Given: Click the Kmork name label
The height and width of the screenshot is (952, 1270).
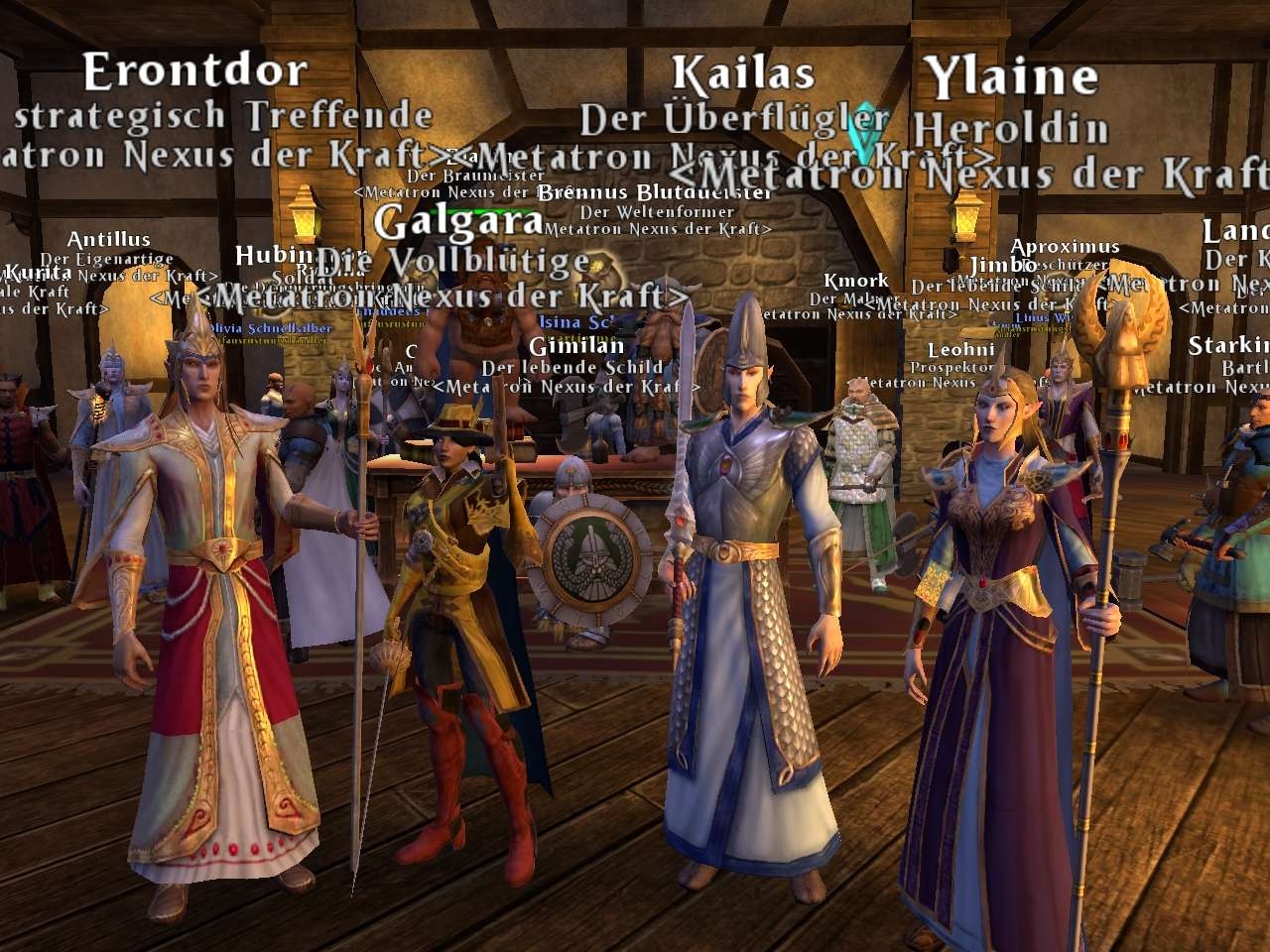Looking at the screenshot, I should click(x=855, y=282).
